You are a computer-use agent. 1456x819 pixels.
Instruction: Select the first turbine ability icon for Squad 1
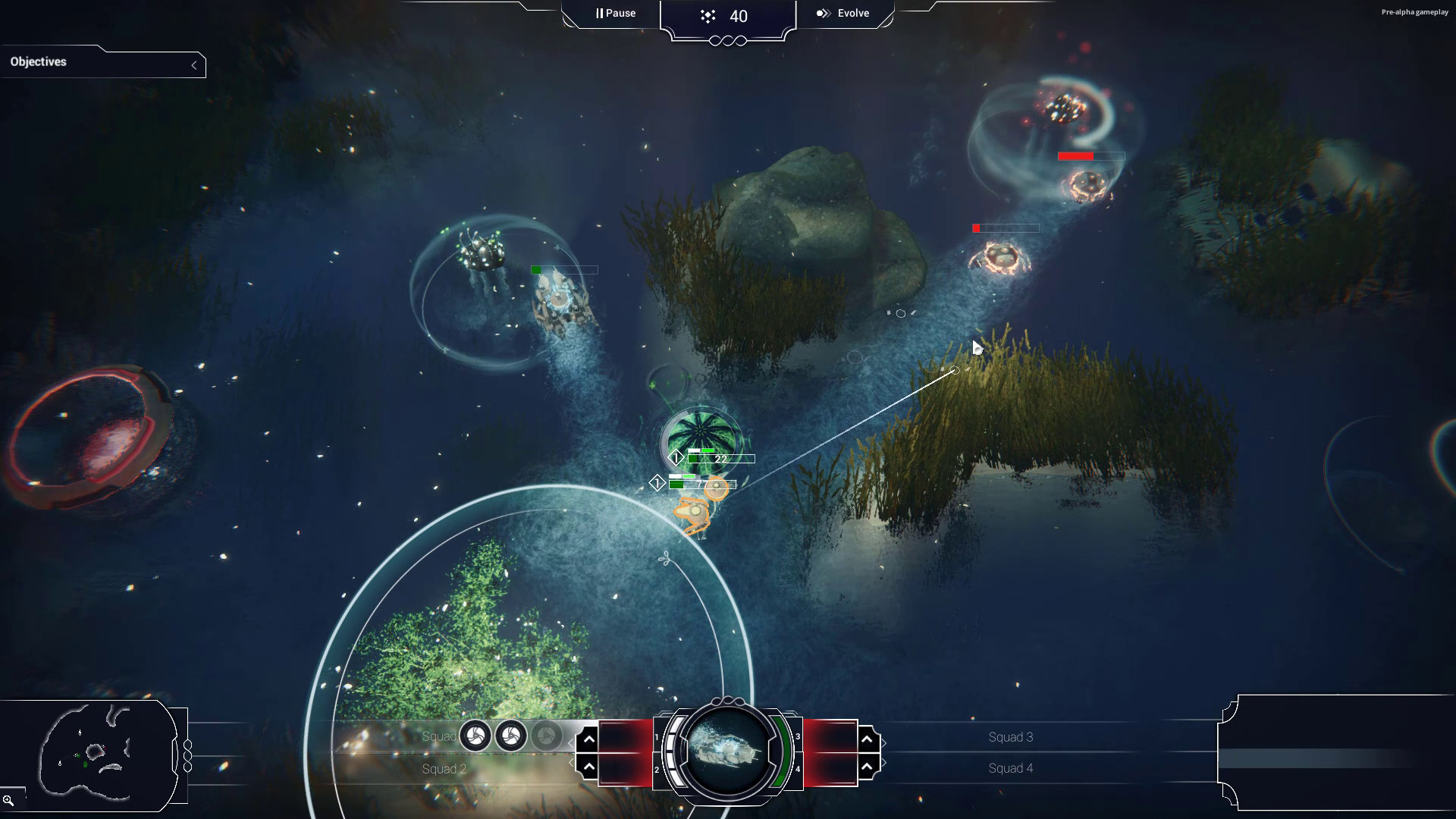click(x=474, y=736)
